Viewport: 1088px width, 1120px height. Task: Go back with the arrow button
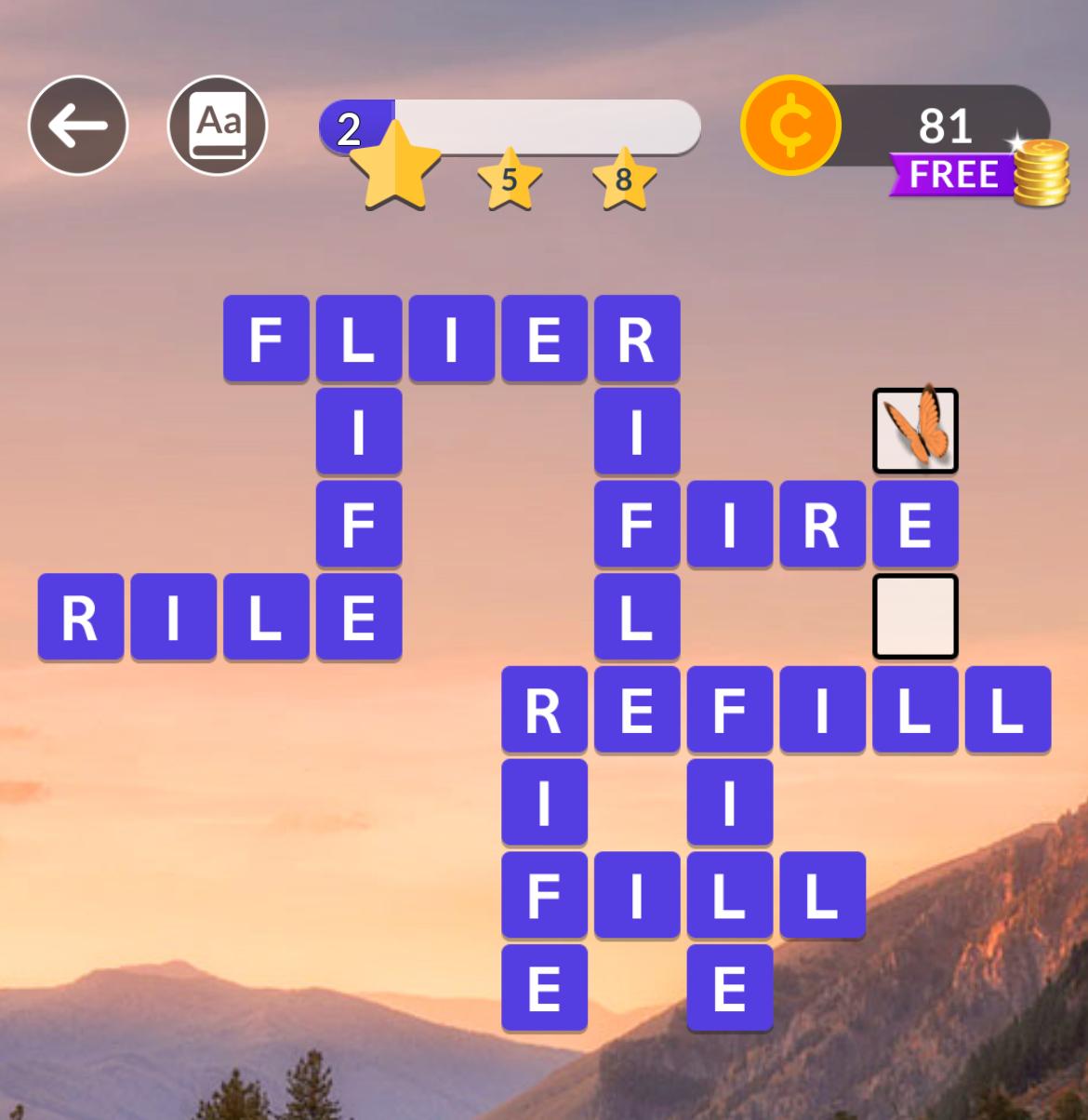tap(77, 126)
